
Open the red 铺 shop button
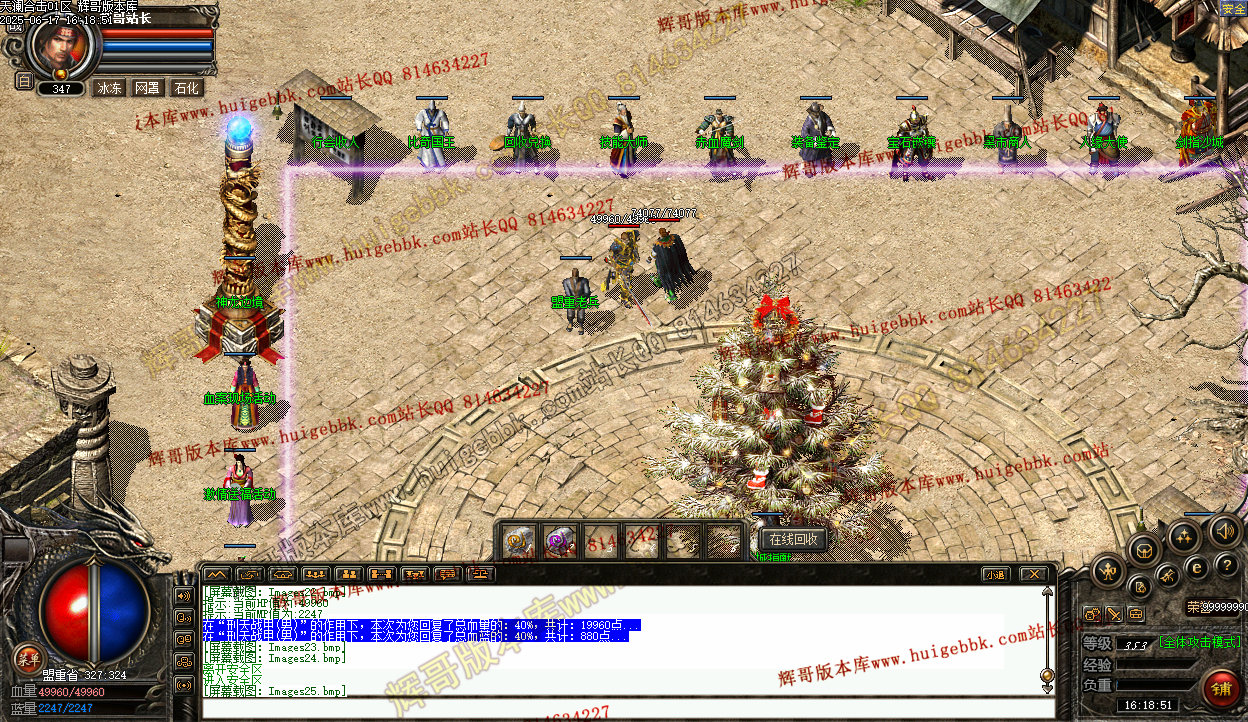point(1221,689)
